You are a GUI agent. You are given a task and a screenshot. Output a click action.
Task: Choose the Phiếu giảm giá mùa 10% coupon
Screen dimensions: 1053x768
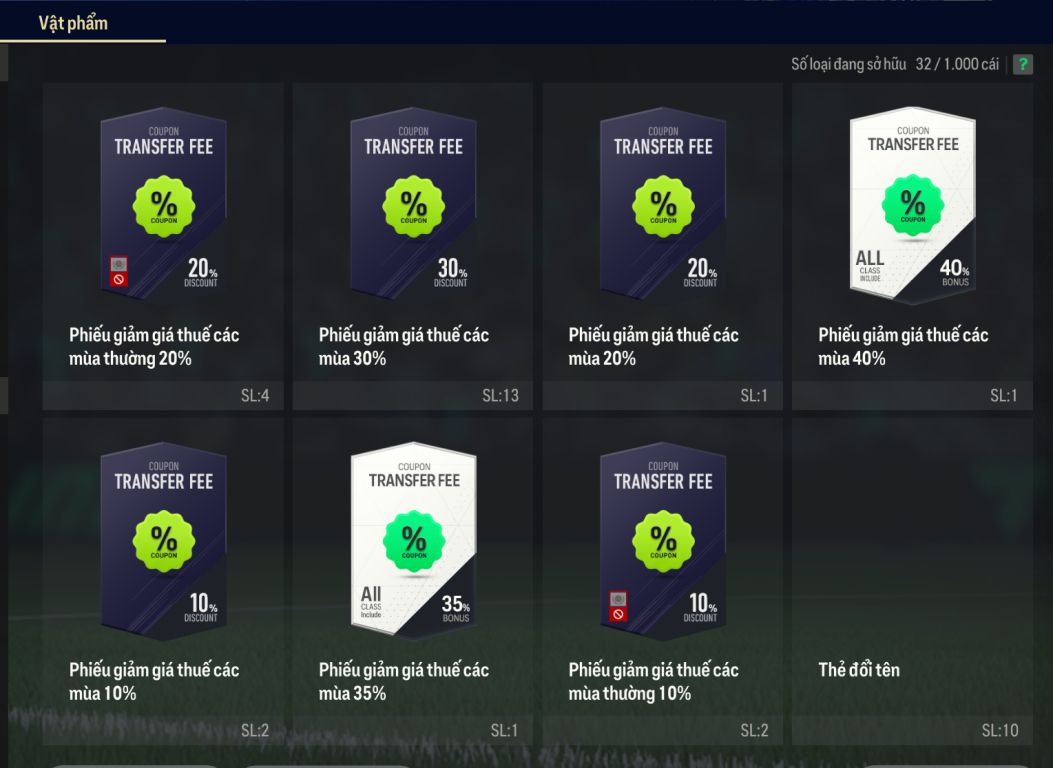click(163, 580)
